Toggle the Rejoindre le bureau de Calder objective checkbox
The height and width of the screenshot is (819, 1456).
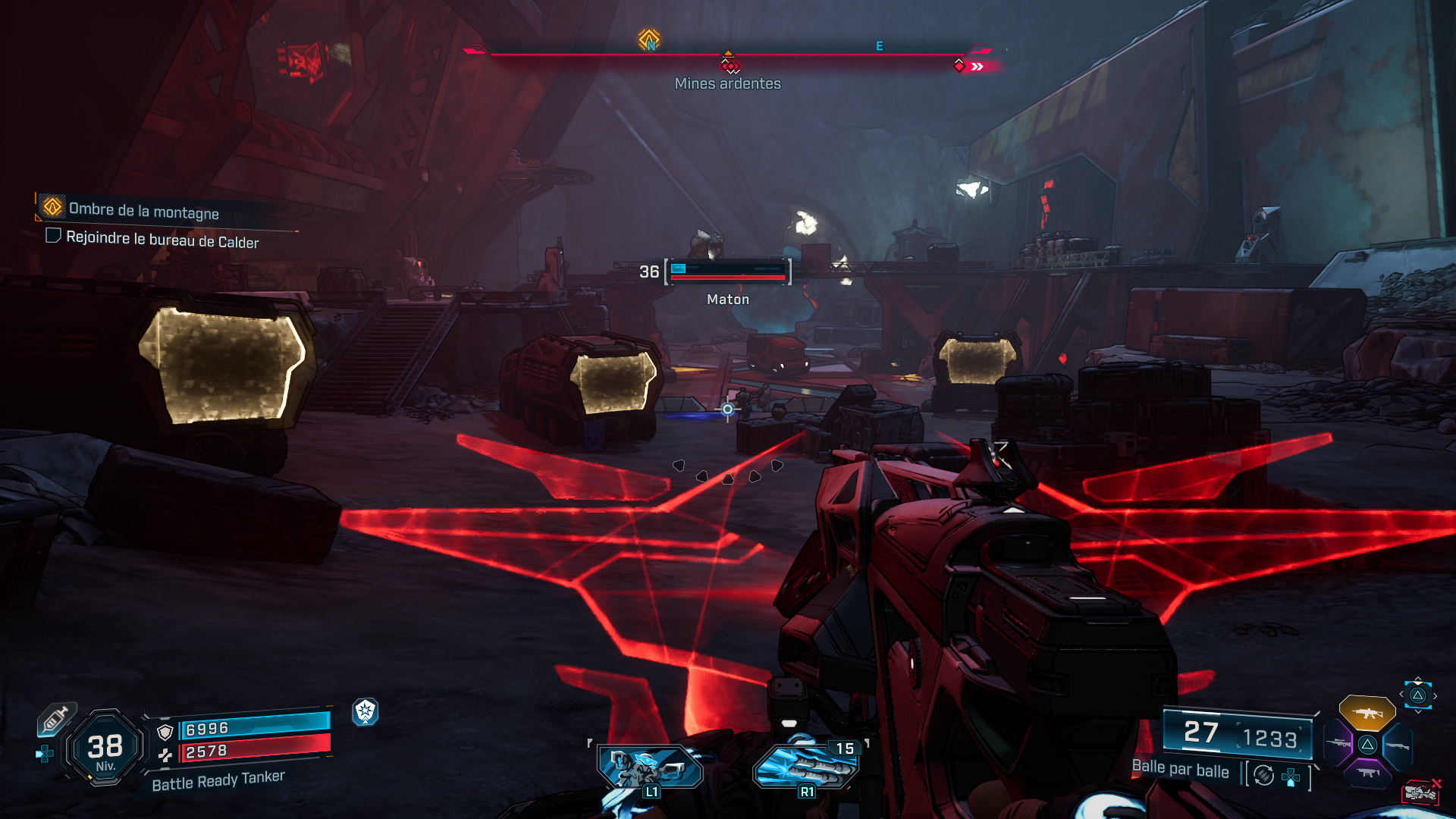(53, 236)
